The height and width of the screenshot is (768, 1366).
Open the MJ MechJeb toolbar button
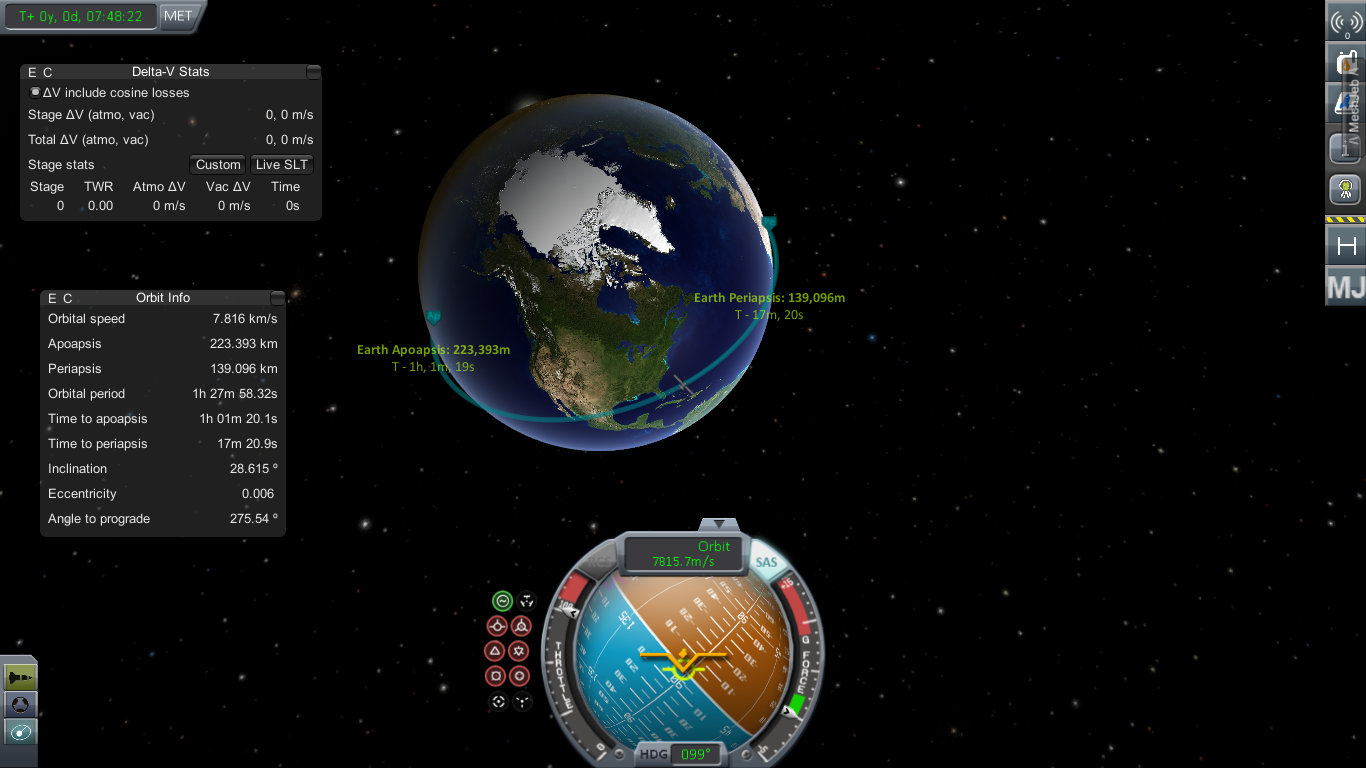1346,287
